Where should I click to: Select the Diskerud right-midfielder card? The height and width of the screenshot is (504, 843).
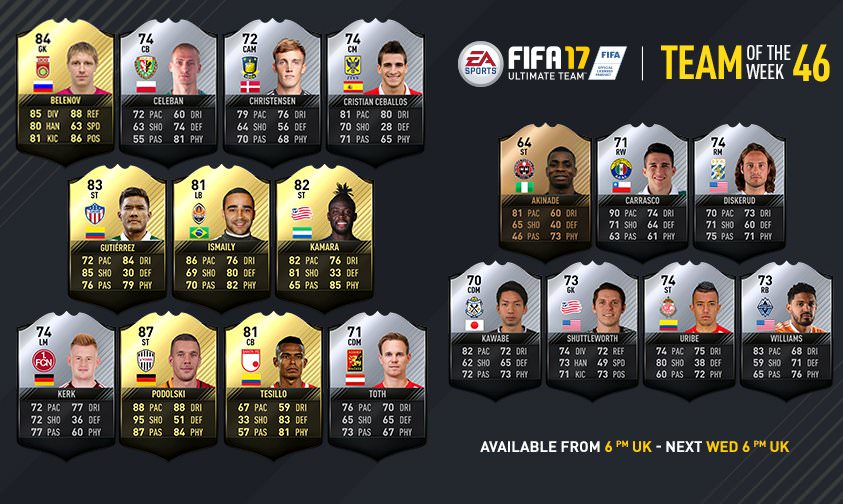pyautogui.click(x=739, y=189)
